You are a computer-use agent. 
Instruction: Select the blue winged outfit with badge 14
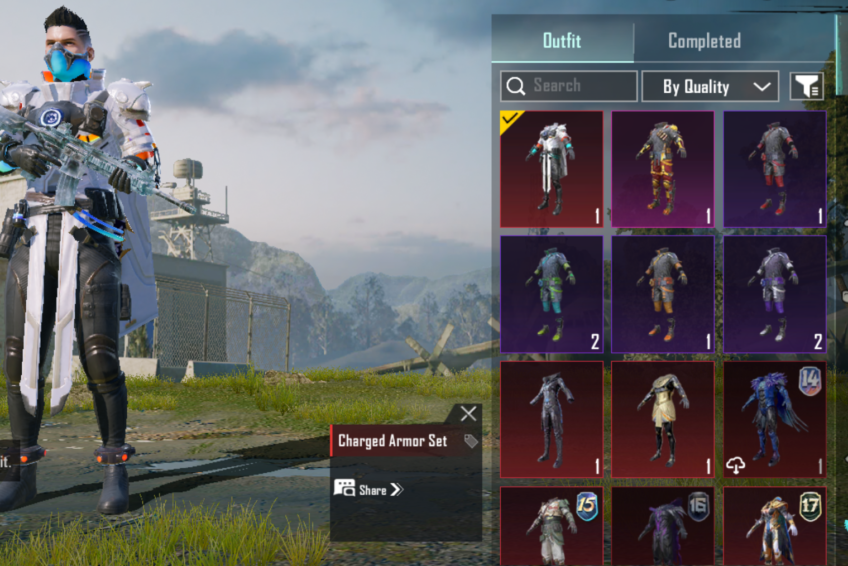[775, 419]
